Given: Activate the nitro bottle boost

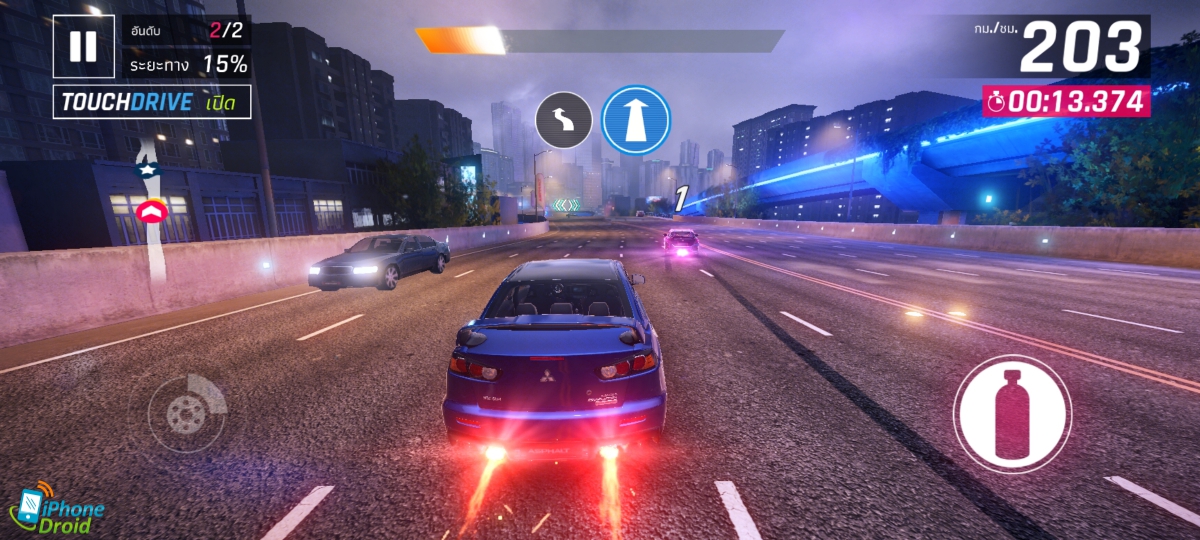Looking at the screenshot, I should pyautogui.click(x=1012, y=412).
